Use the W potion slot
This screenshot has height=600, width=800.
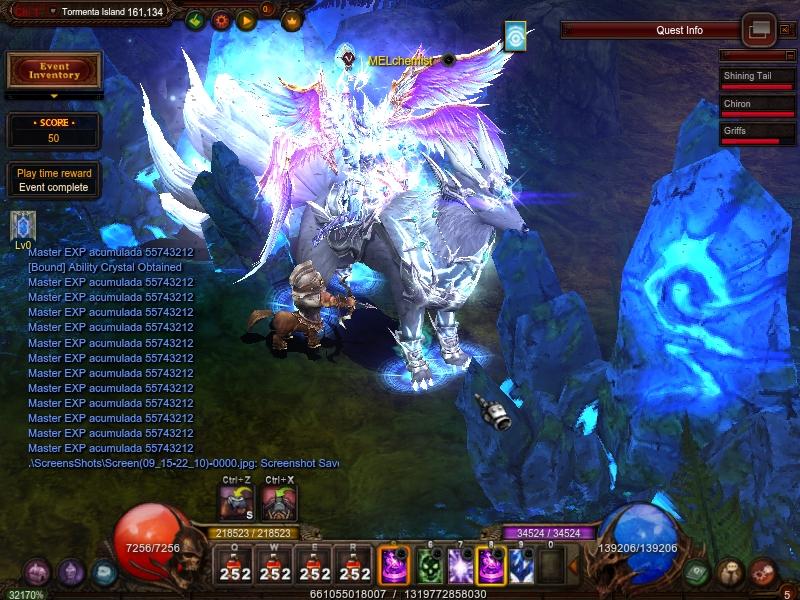point(275,564)
